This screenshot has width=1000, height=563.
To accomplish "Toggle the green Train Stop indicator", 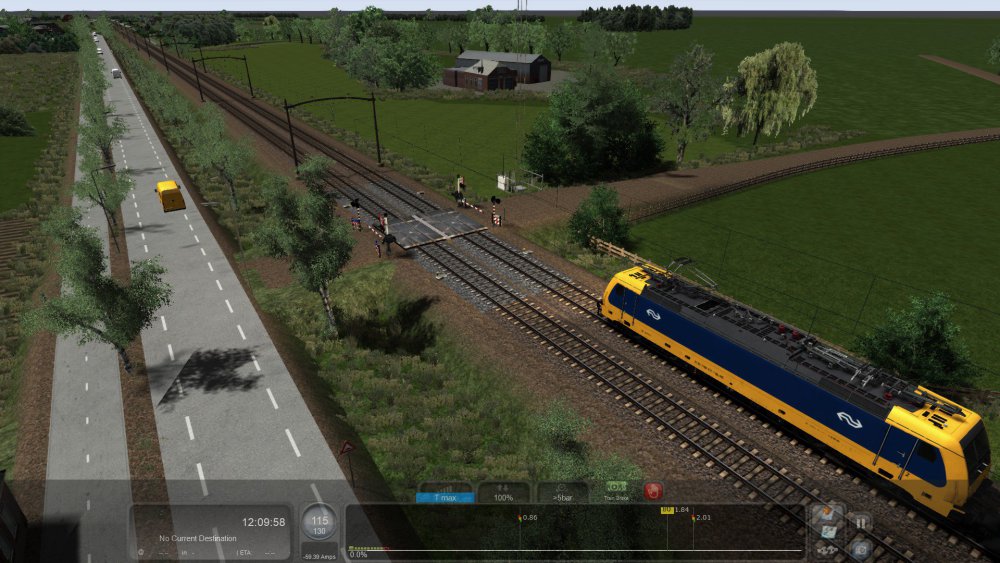I will pyautogui.click(x=615, y=492).
